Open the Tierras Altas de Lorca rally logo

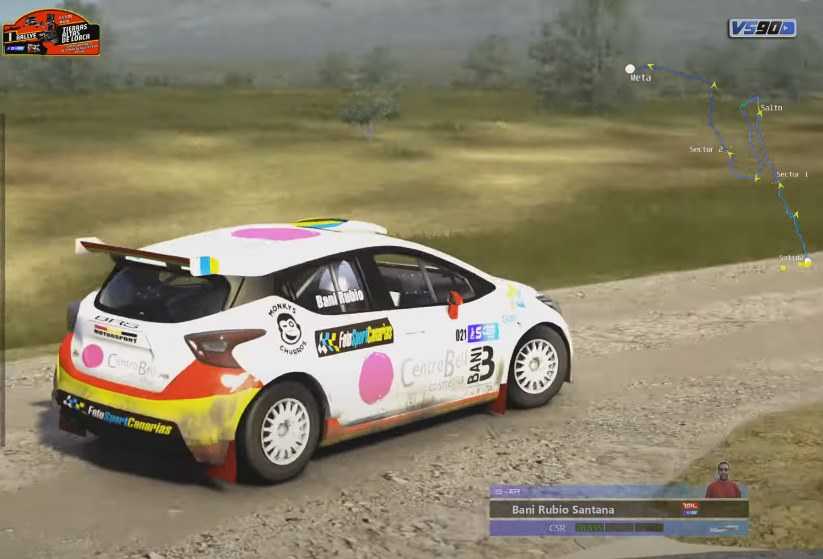(x=51, y=32)
